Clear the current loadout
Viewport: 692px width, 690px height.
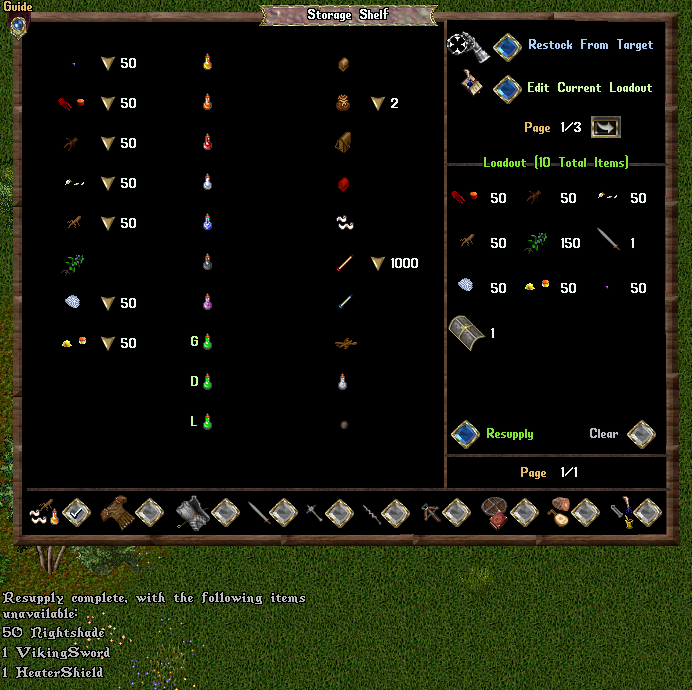coord(641,434)
